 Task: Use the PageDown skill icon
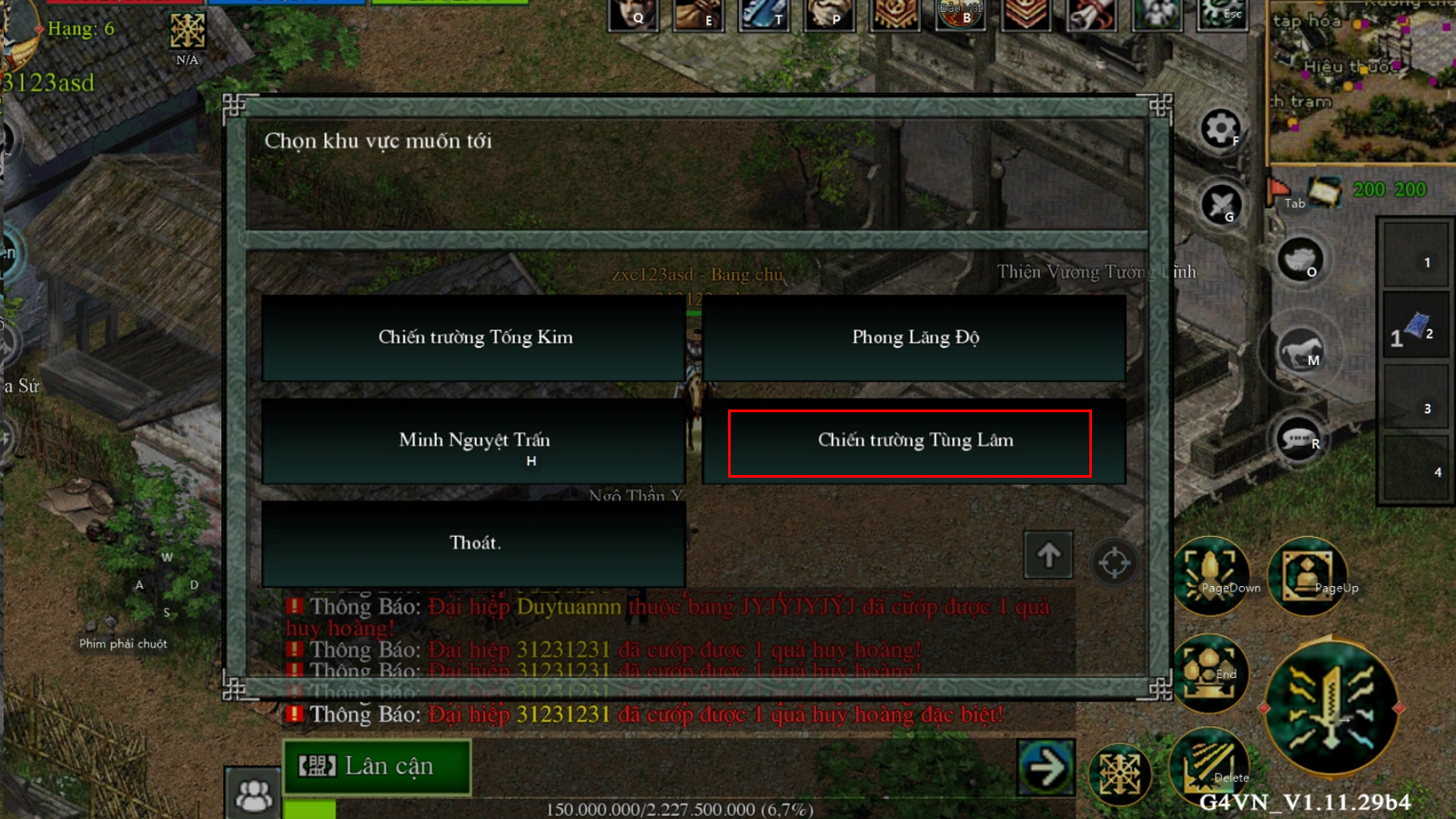point(1211,574)
